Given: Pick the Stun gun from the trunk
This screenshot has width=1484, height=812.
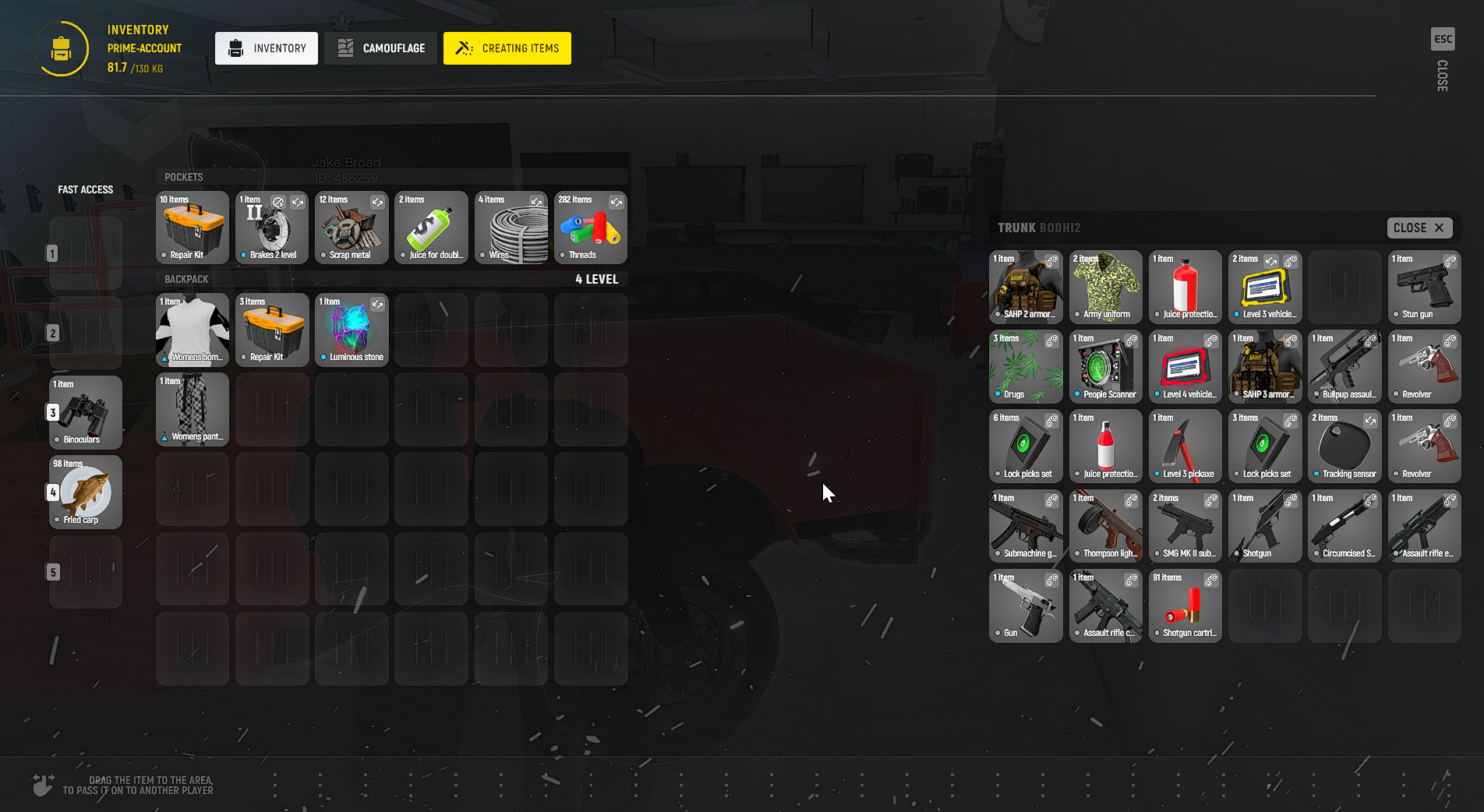Looking at the screenshot, I should click(1424, 287).
